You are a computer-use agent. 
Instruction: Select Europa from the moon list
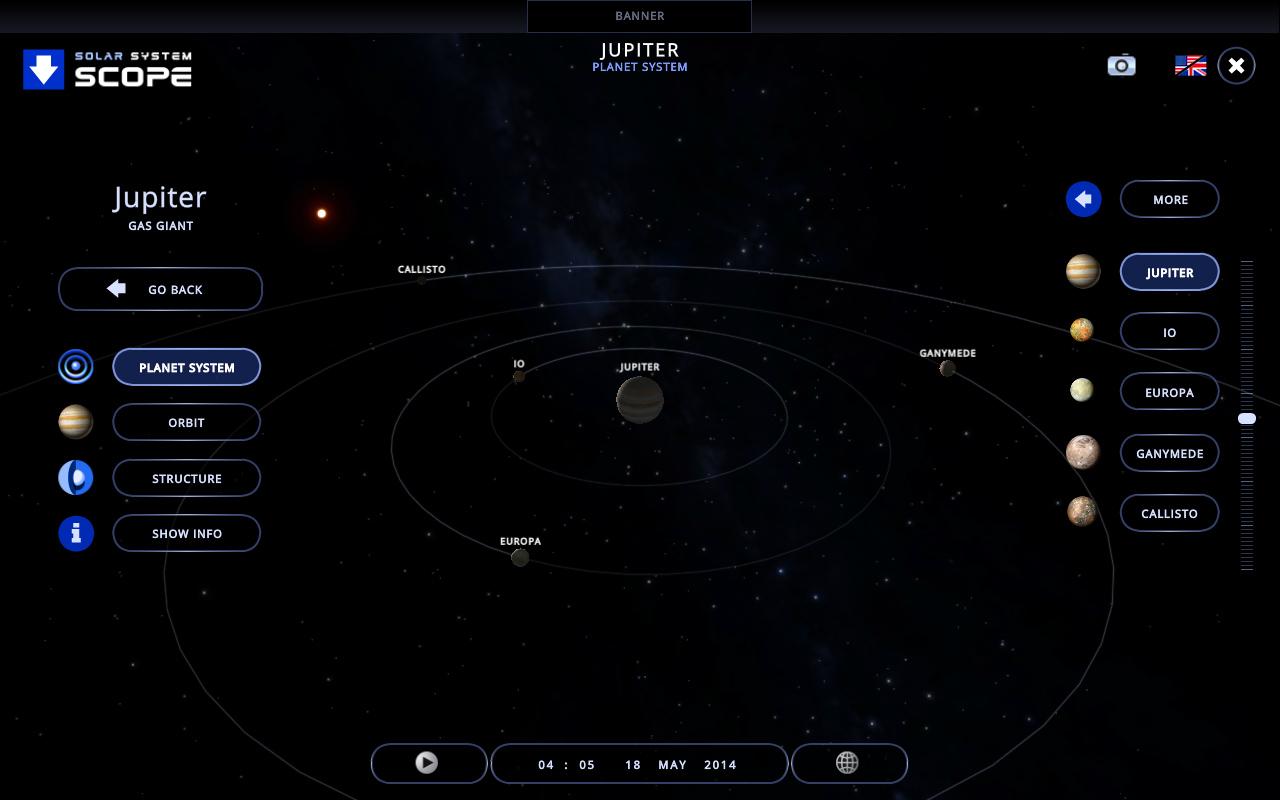tap(1169, 392)
